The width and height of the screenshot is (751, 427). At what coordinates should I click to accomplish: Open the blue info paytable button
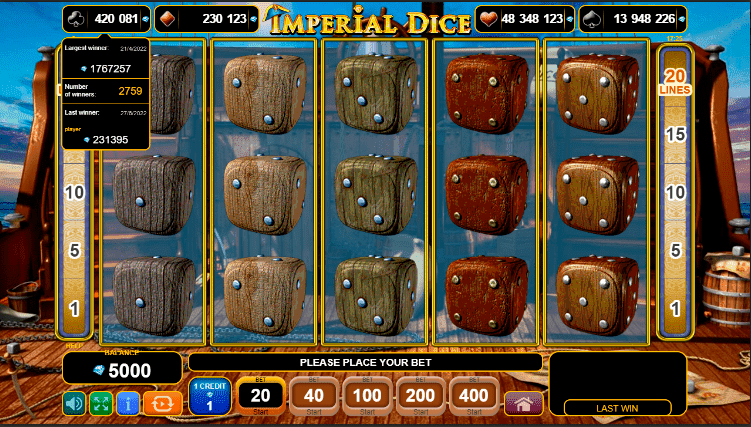[x=128, y=403]
